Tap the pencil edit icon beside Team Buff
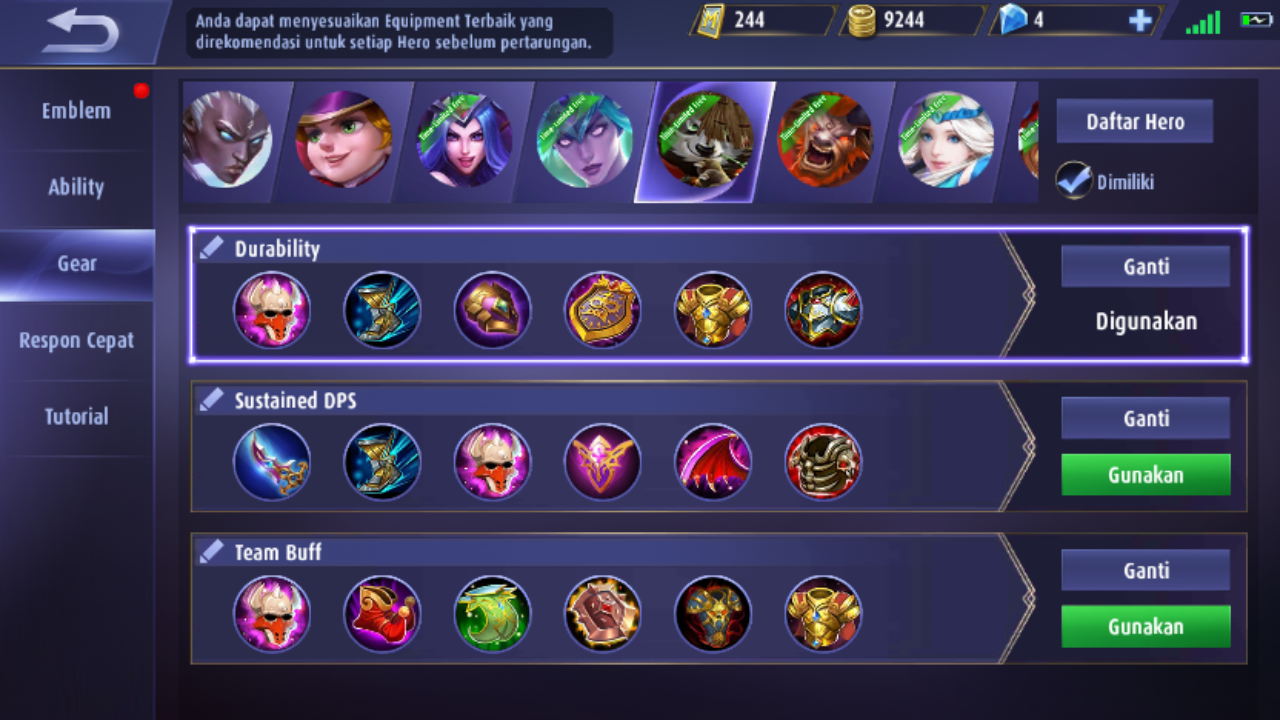Screen dimensions: 1280x720 pos(211,549)
